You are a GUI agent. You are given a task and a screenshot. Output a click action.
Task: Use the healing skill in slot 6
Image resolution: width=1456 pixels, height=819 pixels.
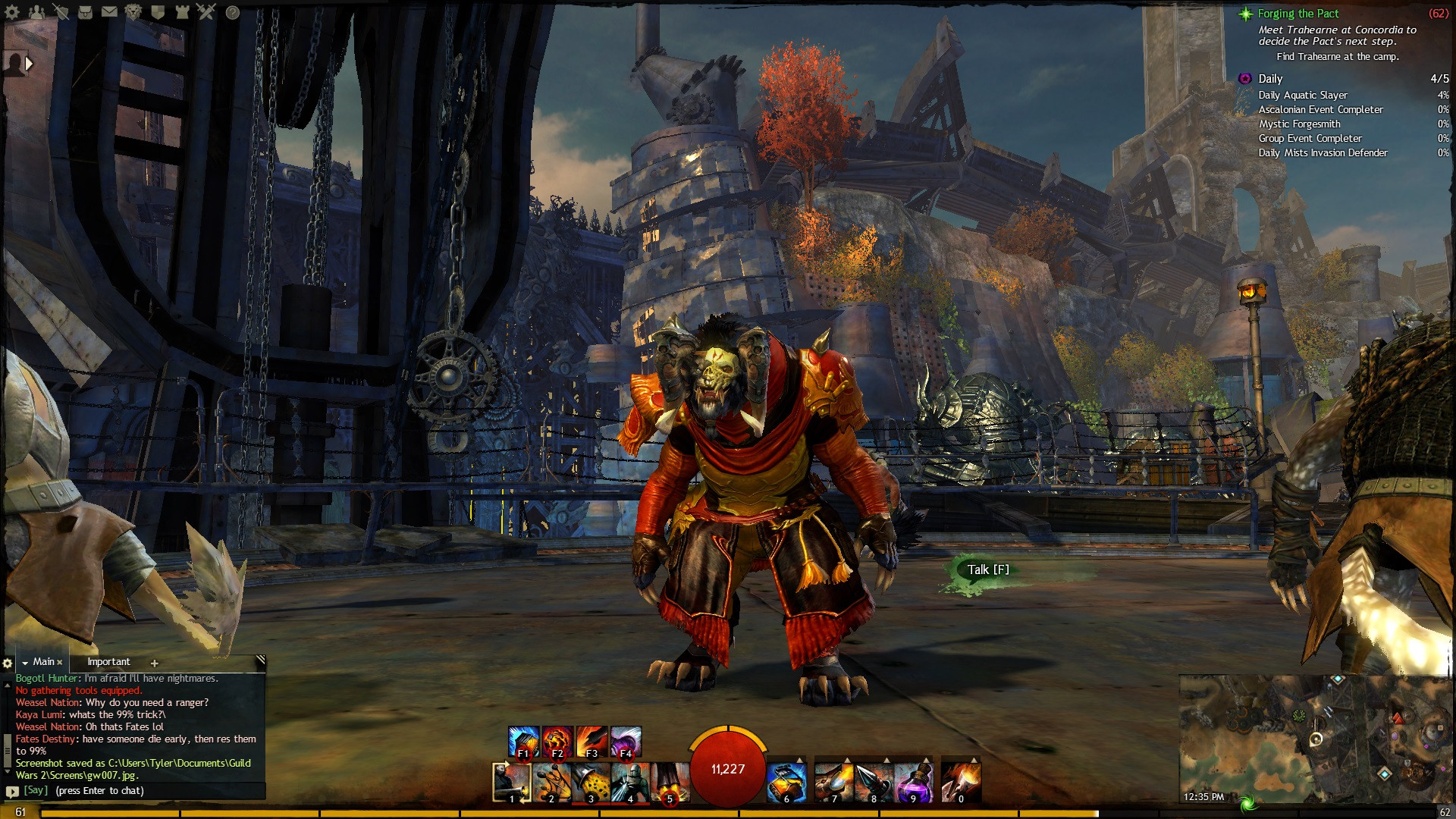coord(786,782)
